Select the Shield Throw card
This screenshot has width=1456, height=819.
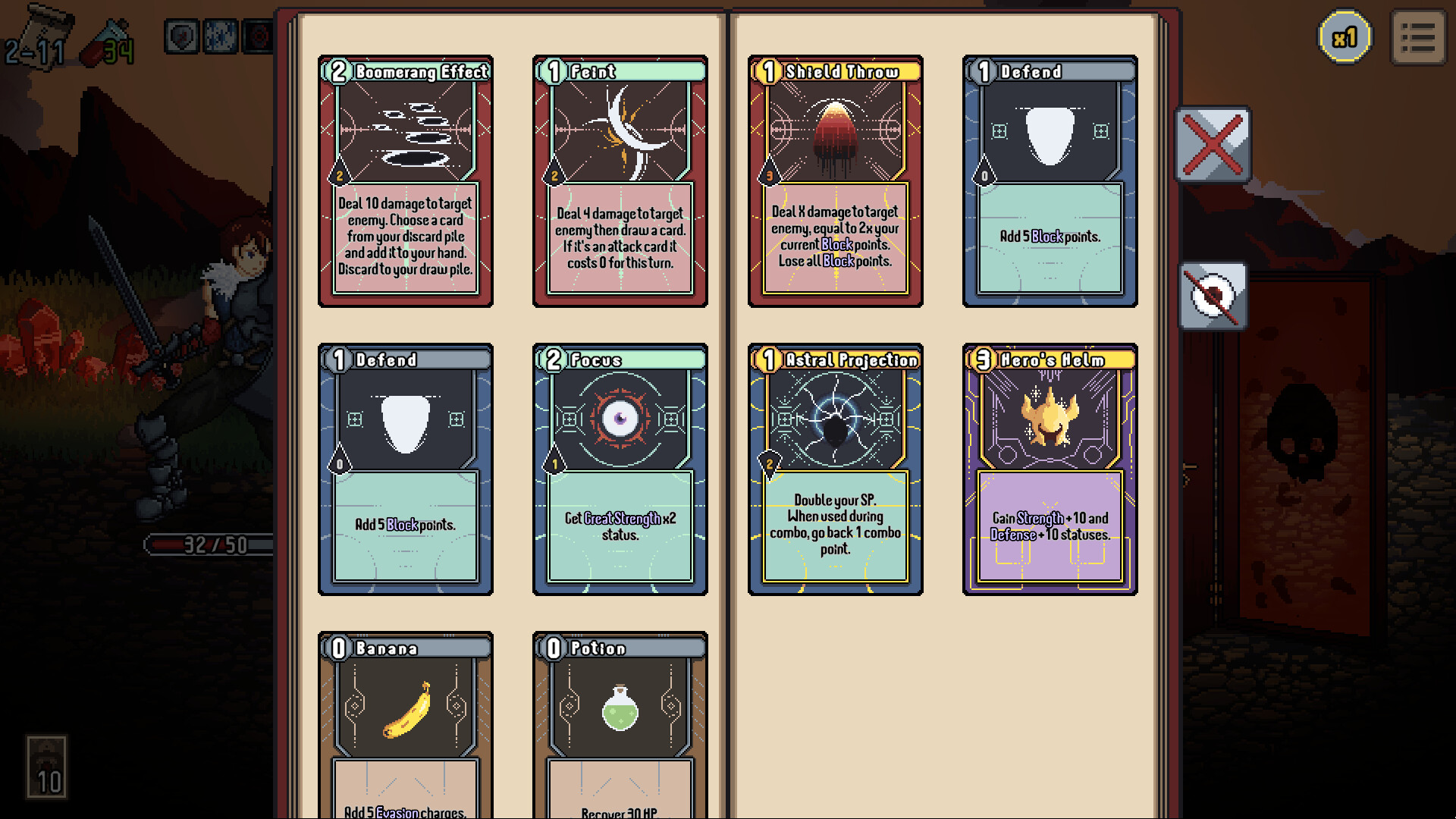834,182
